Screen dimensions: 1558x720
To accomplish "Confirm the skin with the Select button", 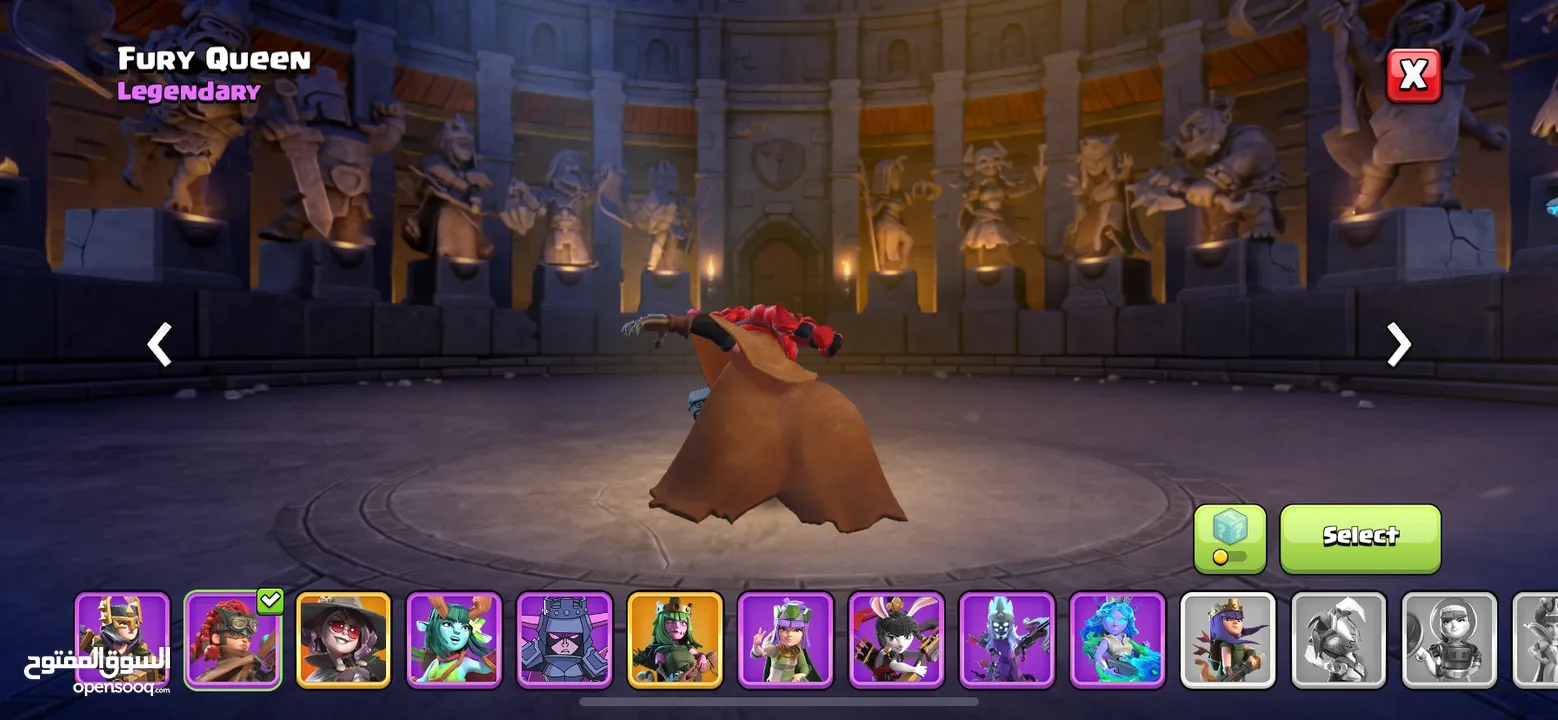I will tap(1360, 538).
